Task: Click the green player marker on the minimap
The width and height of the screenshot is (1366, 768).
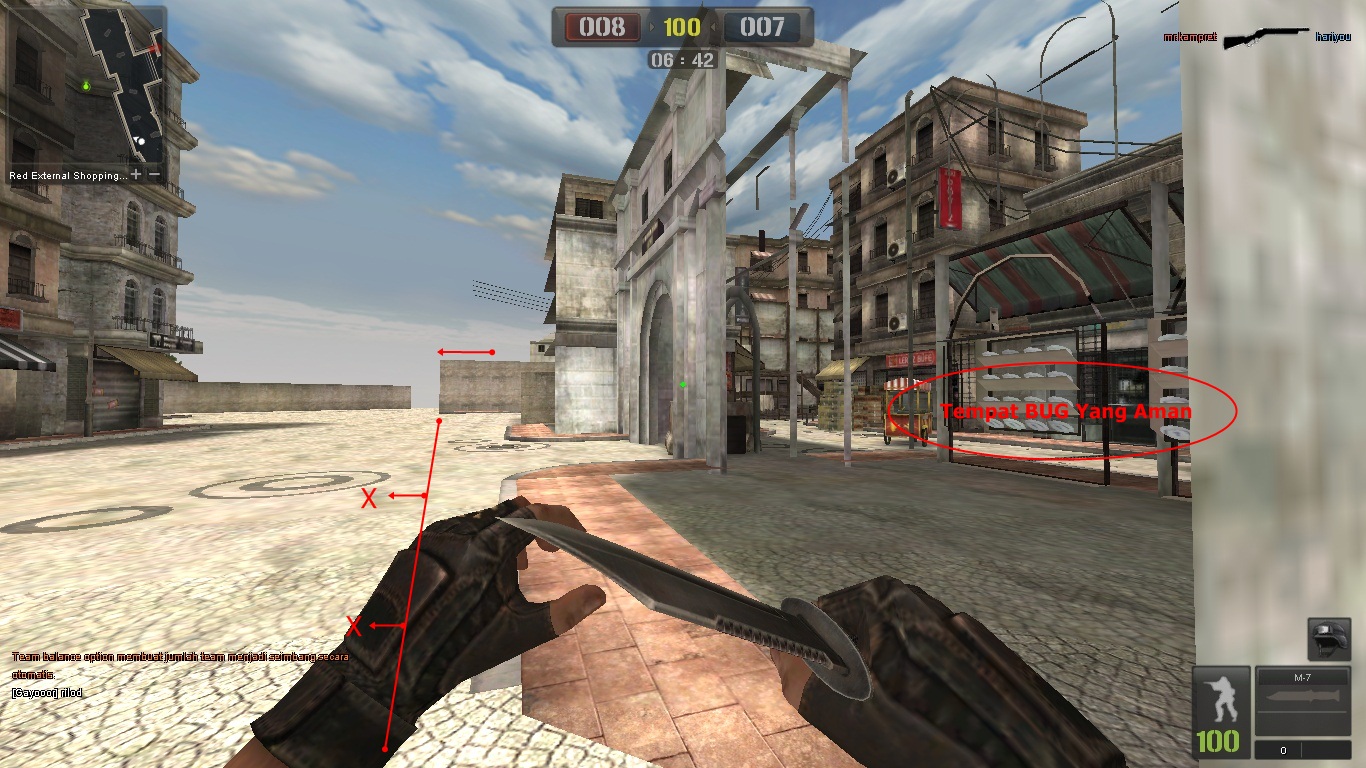Action: pyautogui.click(x=86, y=86)
